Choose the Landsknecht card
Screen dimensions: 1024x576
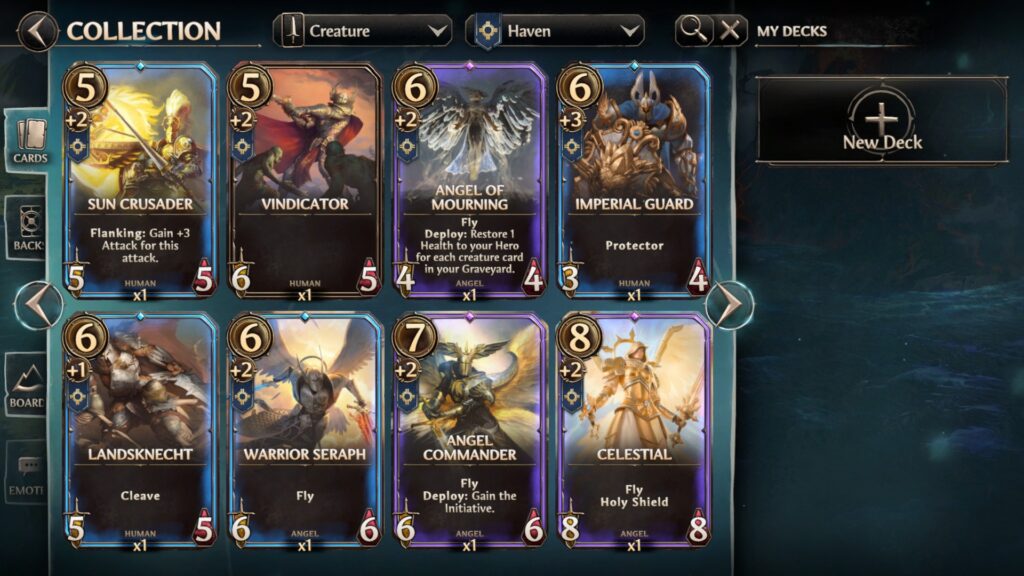click(140, 432)
